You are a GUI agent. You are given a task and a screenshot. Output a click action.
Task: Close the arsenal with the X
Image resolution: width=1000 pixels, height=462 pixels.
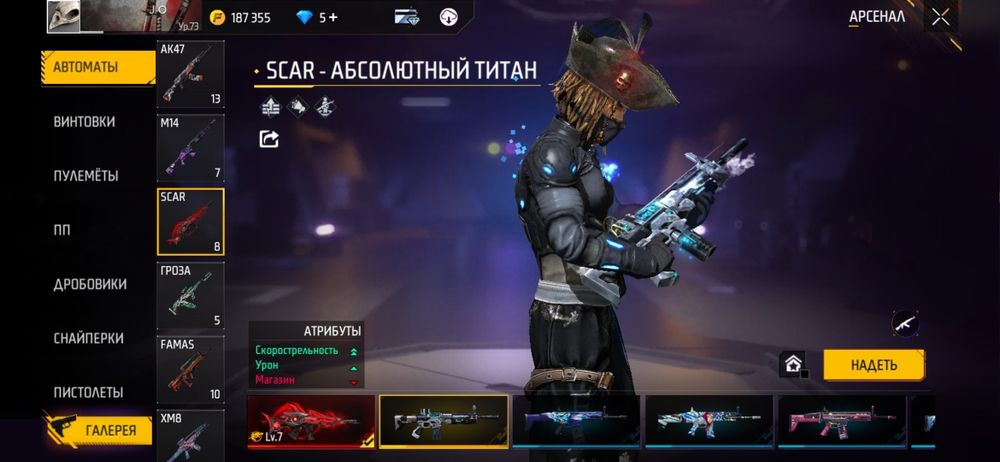pos(940,16)
